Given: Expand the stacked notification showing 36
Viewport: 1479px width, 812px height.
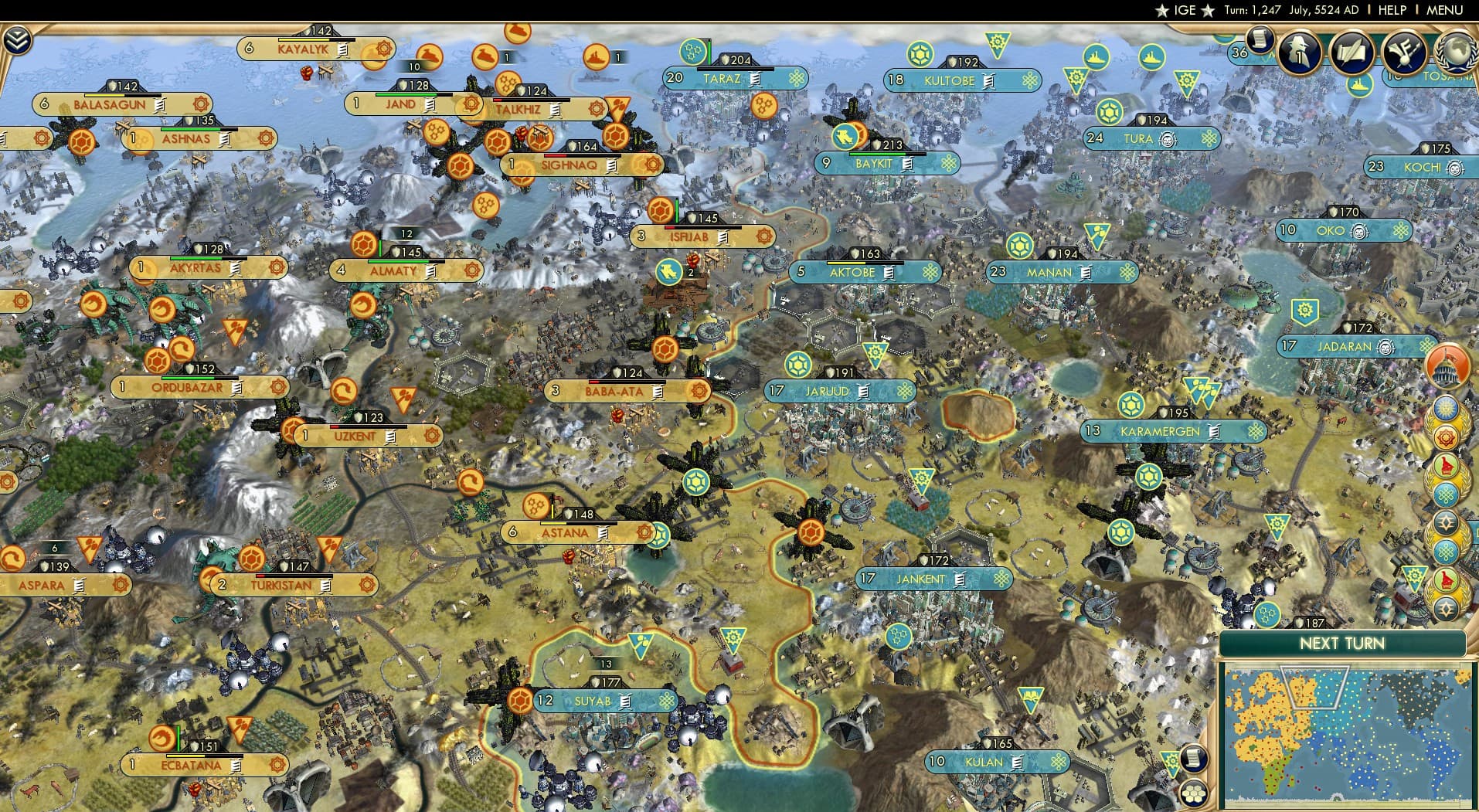Looking at the screenshot, I should click(1240, 53).
